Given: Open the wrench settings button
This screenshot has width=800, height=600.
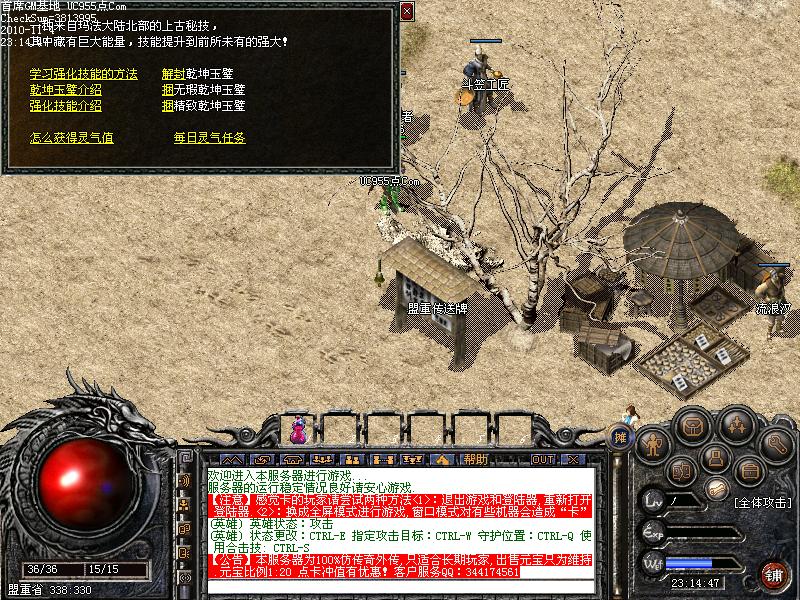Looking at the screenshot, I should point(775,443).
